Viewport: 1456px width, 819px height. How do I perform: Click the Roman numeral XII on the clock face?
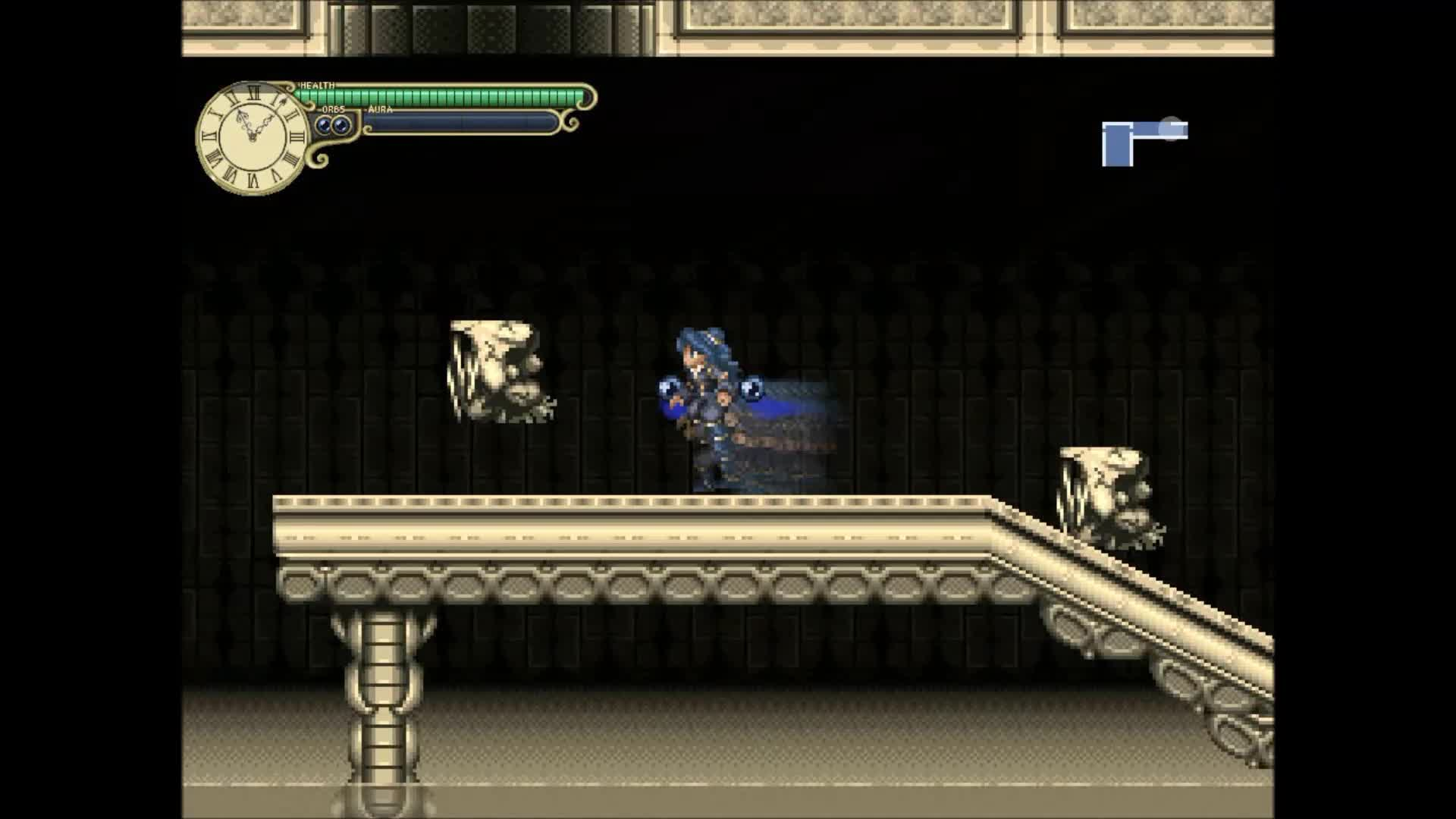255,90
